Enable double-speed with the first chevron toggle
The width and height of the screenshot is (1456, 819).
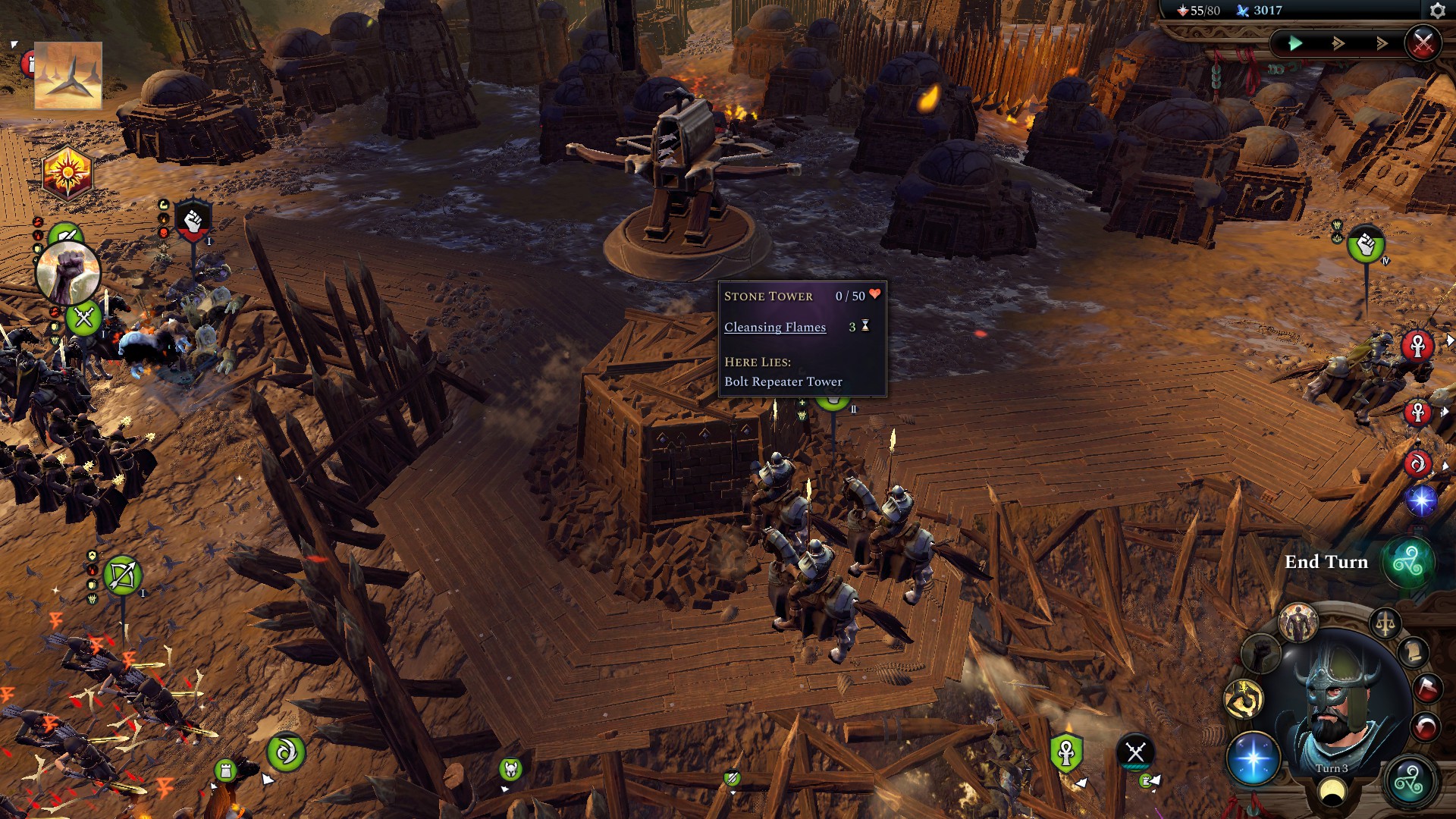pos(1338,44)
